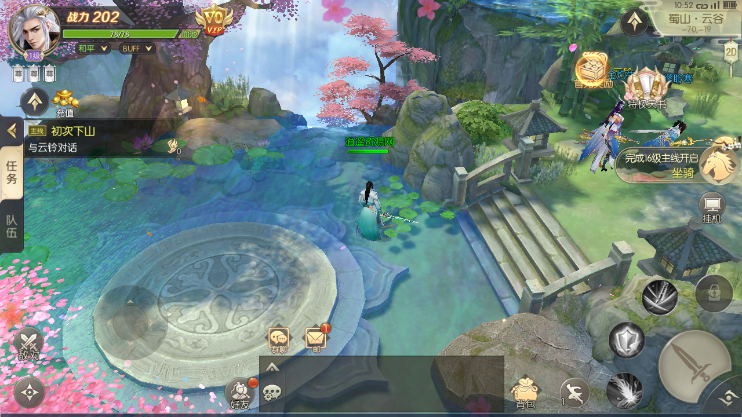
Task: Switch to the 队伍 team tab
Action: [x=12, y=231]
